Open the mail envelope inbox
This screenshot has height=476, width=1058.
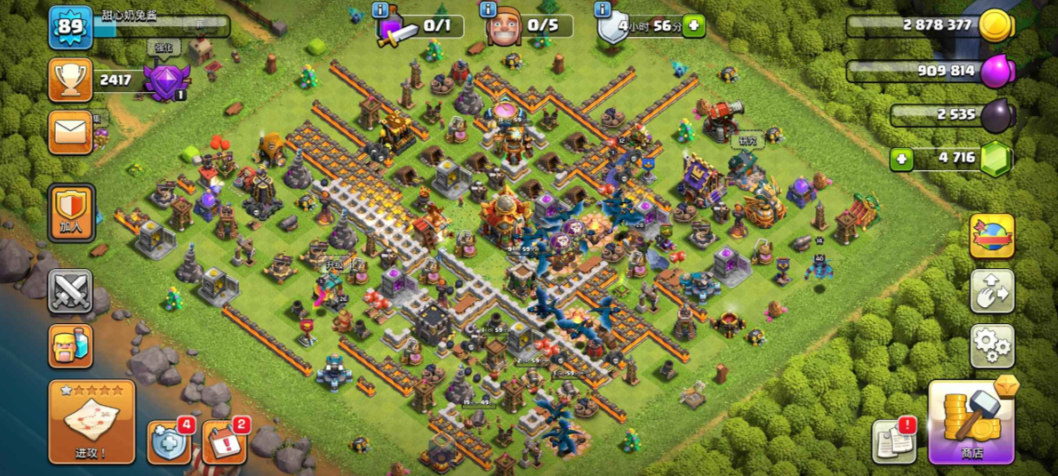coord(70,131)
